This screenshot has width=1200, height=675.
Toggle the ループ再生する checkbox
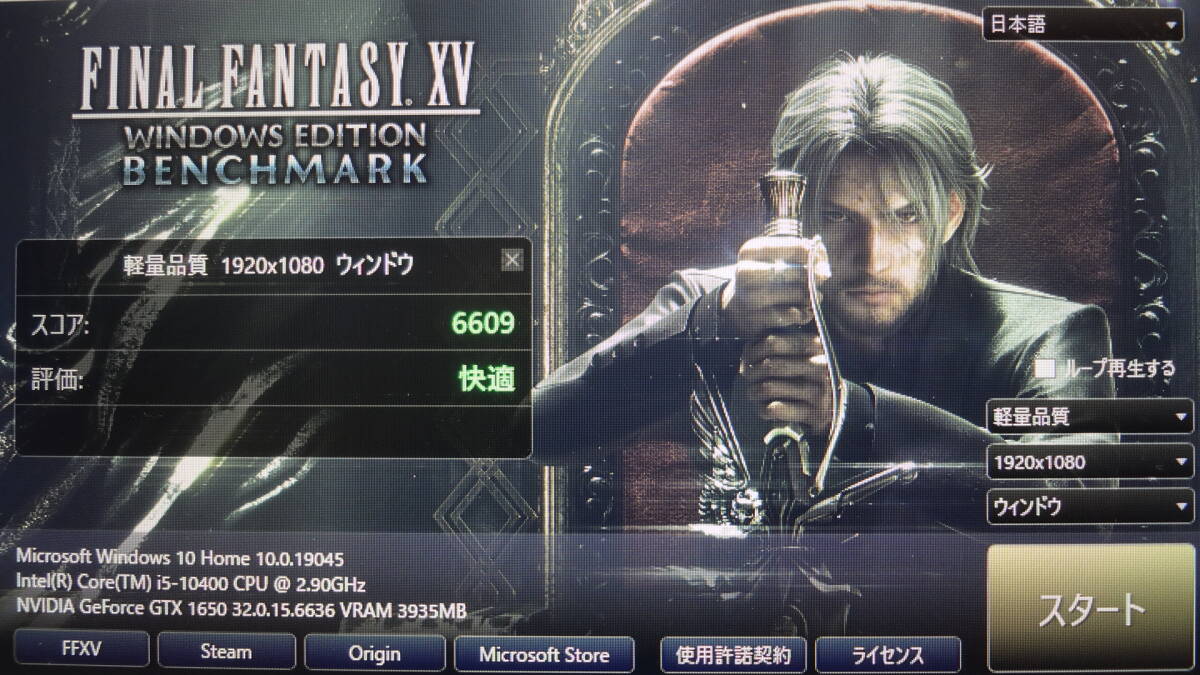[x=1045, y=369]
